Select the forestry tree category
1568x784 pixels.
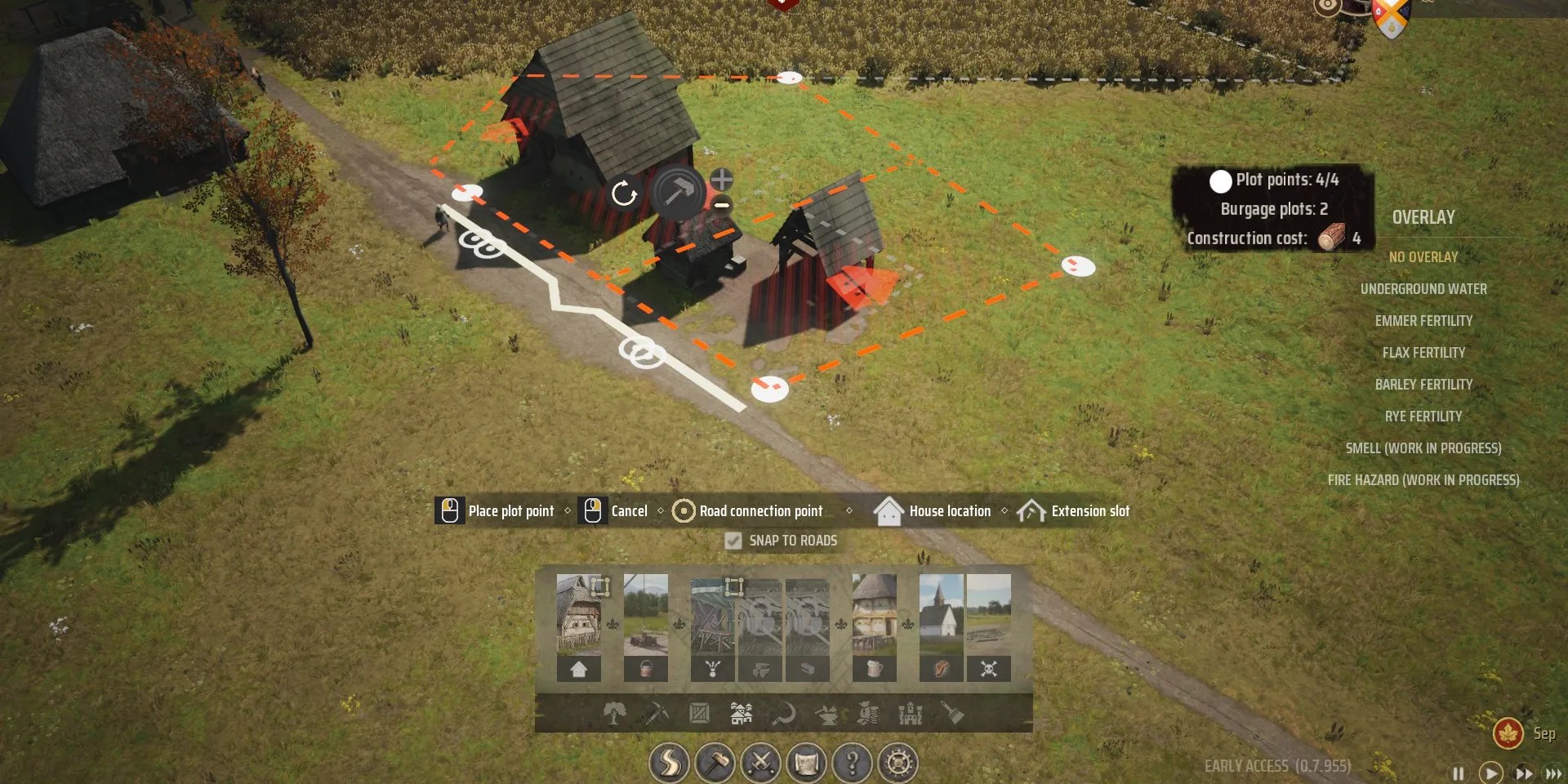(615, 713)
